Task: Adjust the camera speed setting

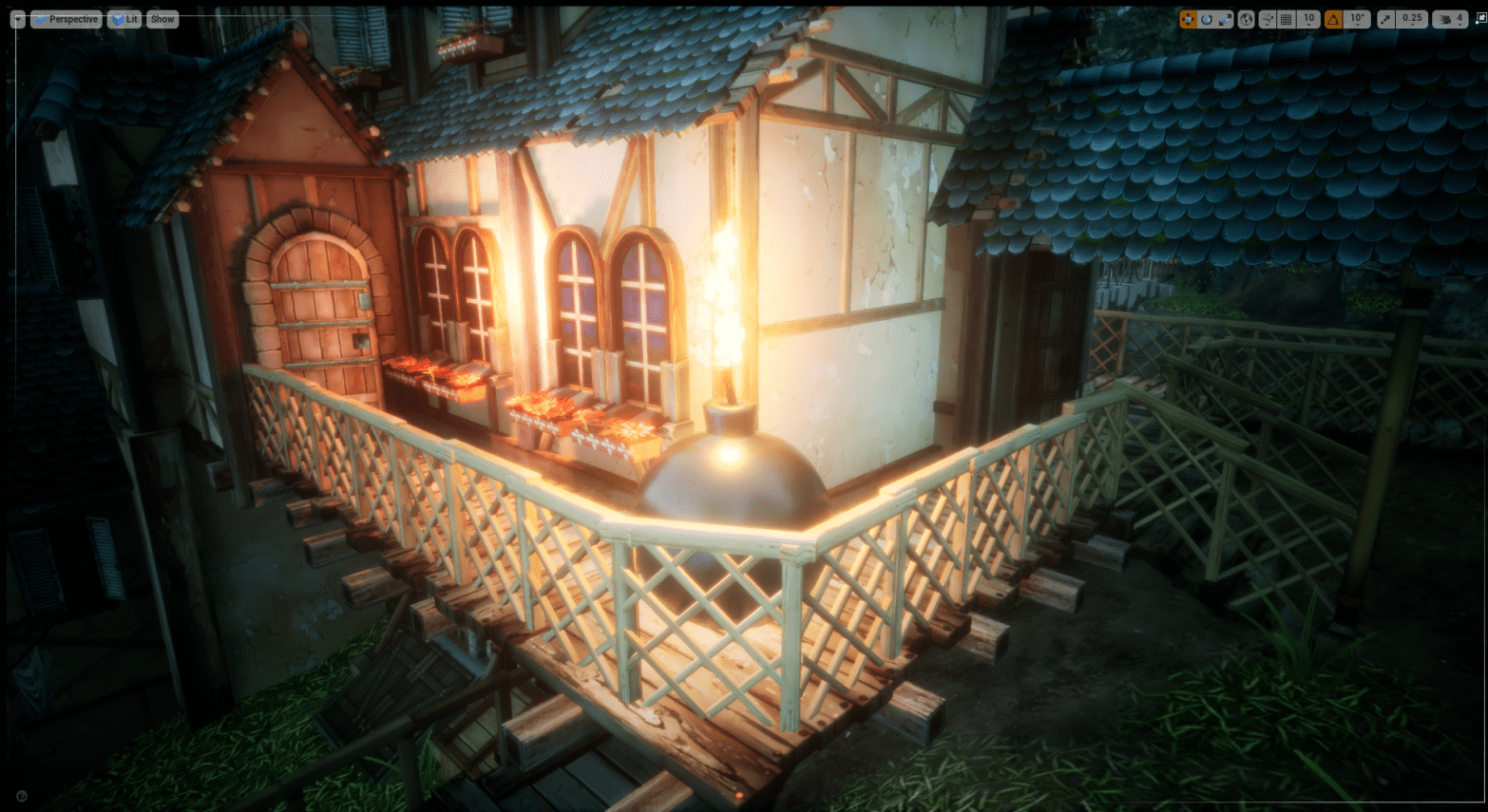Action: (1450, 19)
